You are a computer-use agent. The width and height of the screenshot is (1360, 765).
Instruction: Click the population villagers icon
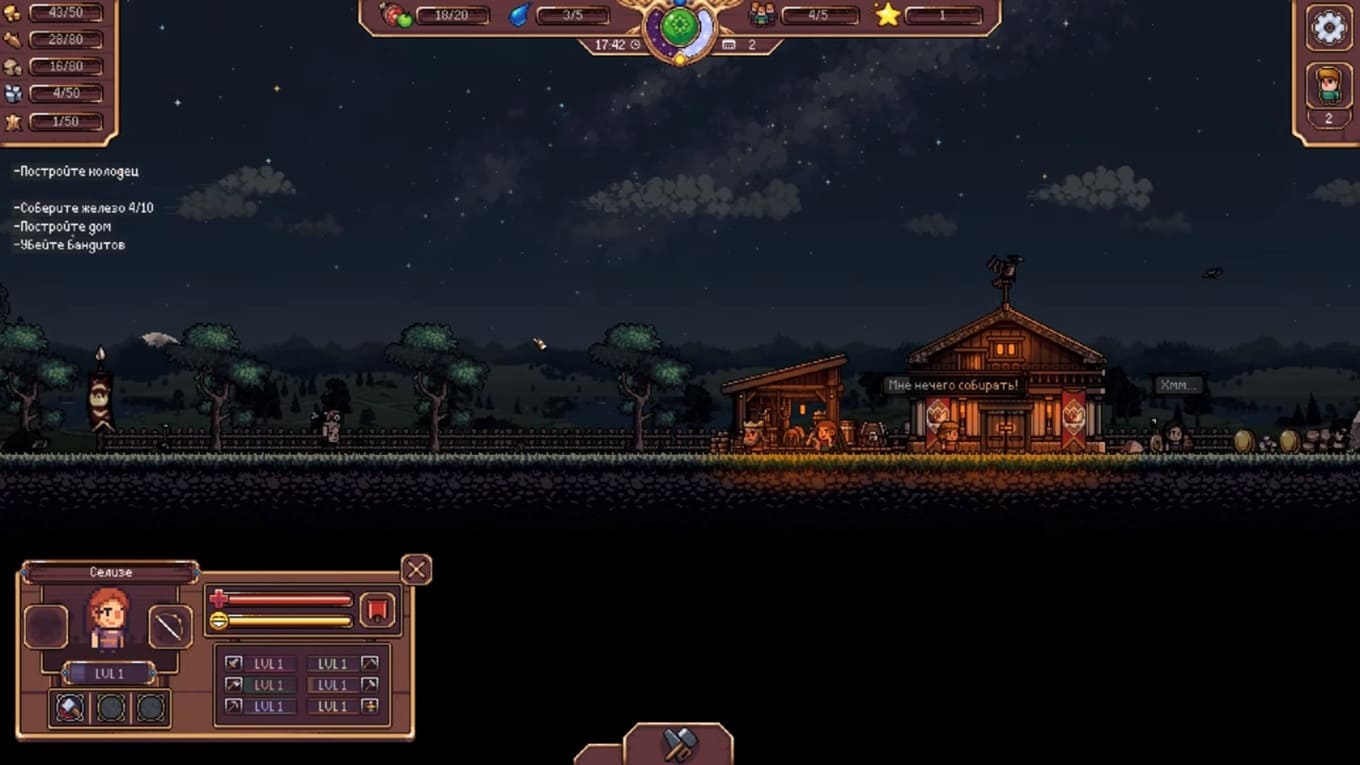pyautogui.click(x=762, y=15)
